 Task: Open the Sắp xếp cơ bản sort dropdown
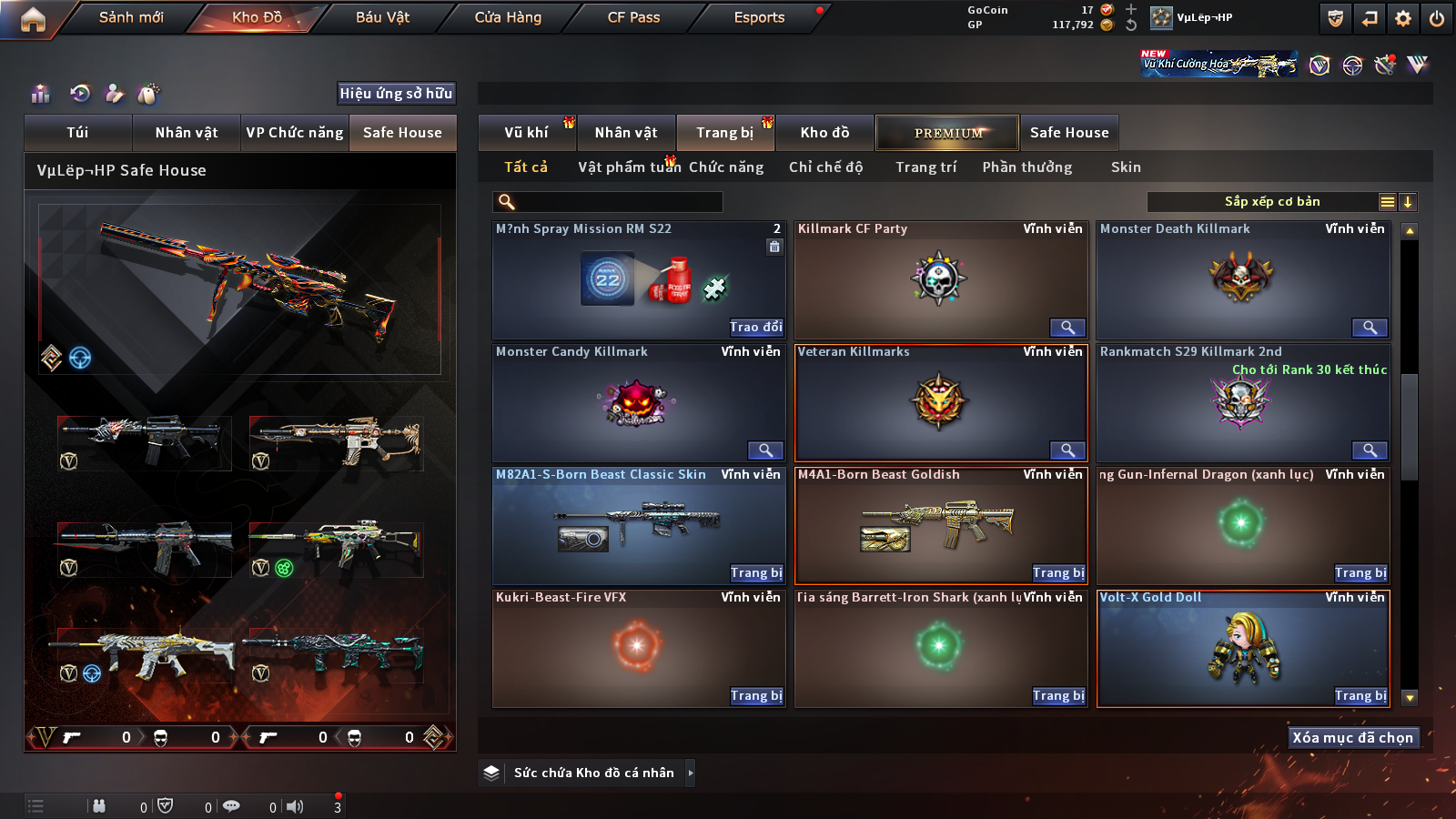pyautogui.click(x=1271, y=202)
